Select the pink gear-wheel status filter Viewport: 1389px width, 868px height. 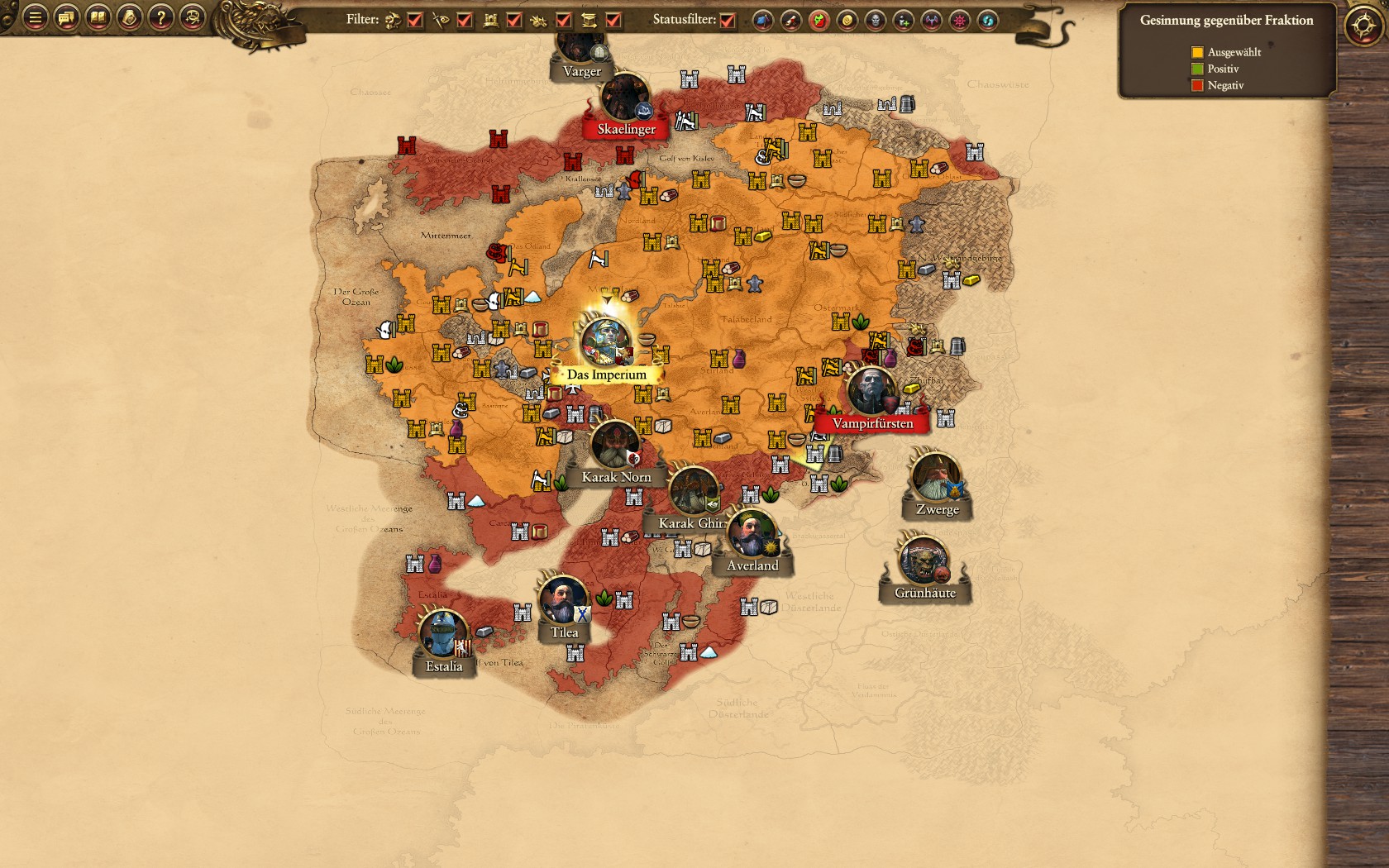(959, 21)
